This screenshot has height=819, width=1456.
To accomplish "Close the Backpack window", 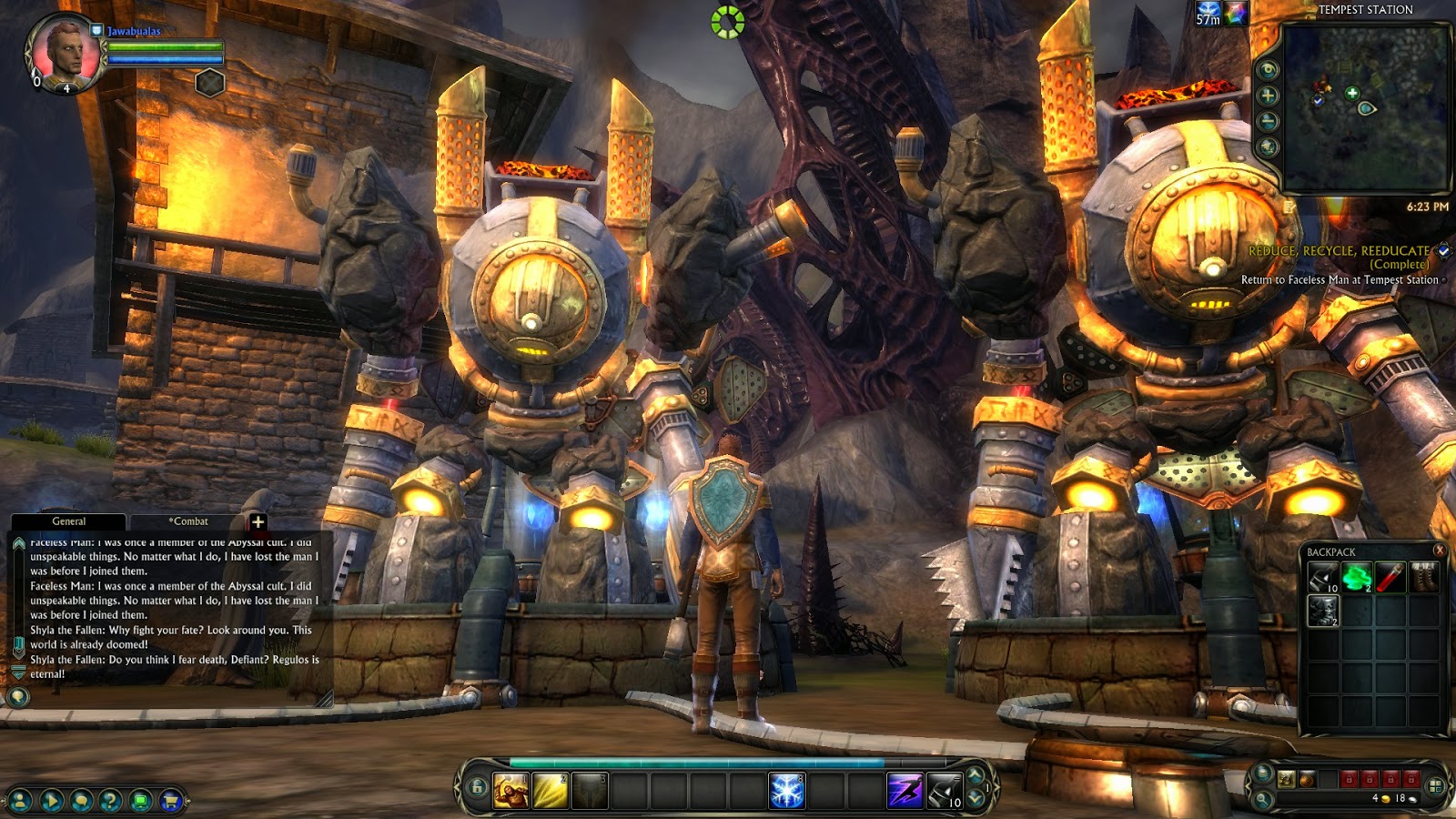I will (1439, 551).
